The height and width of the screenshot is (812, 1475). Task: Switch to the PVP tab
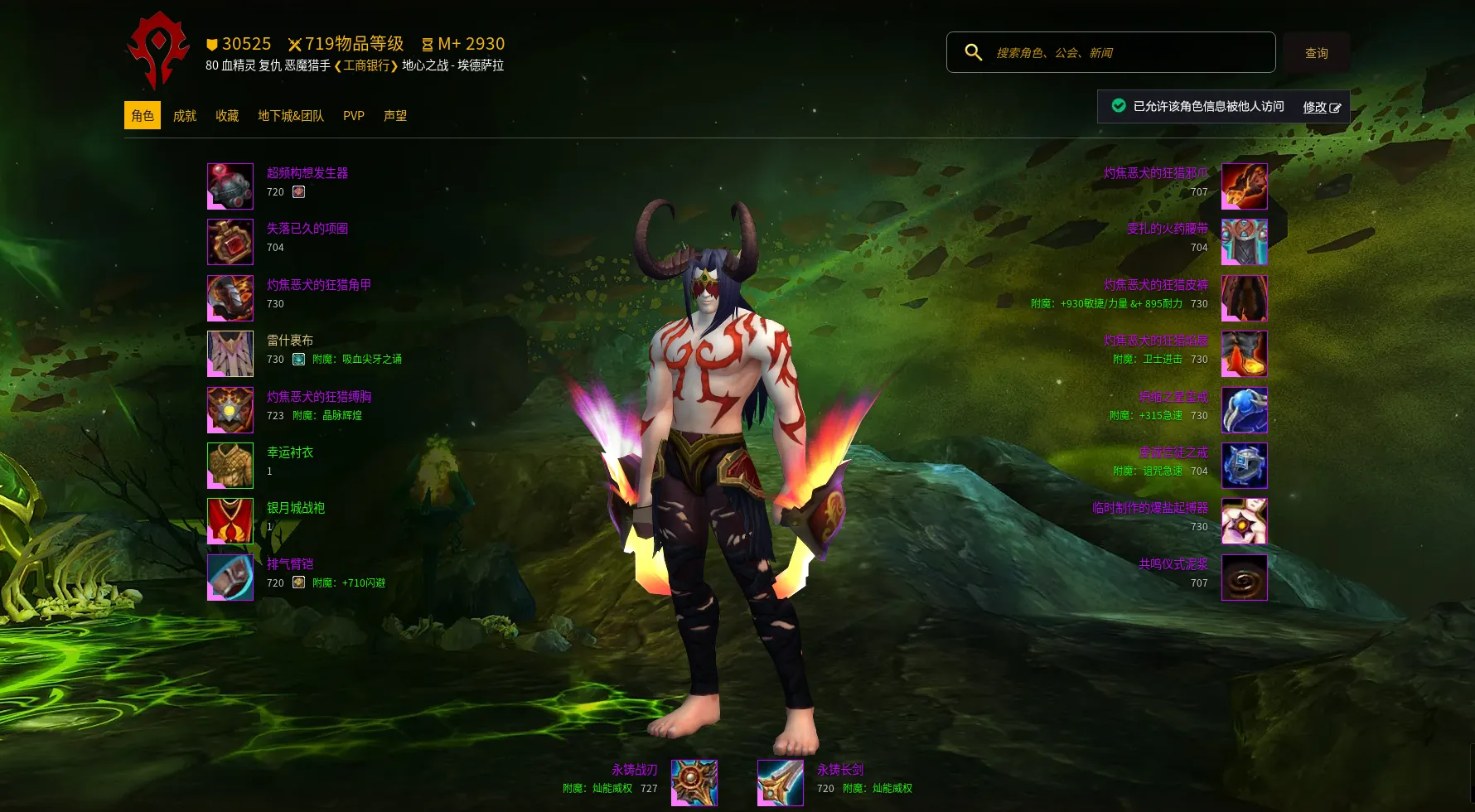pos(354,116)
